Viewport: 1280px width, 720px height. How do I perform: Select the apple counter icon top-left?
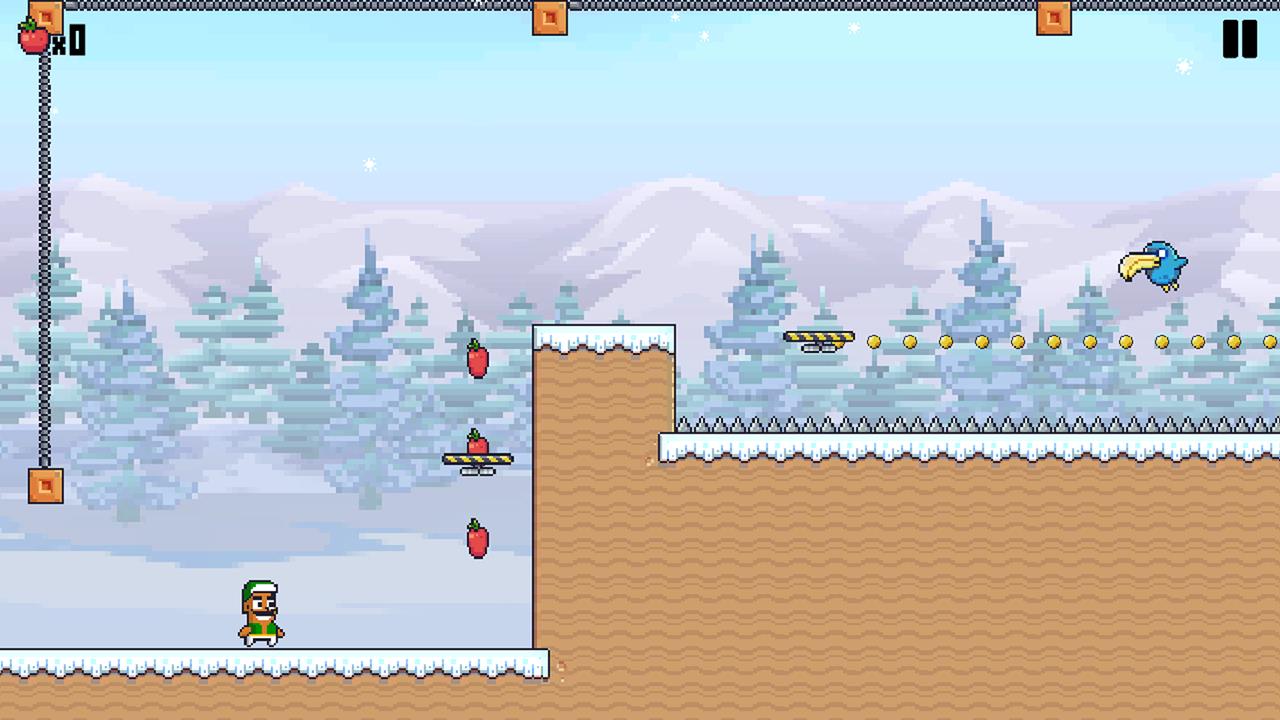(33, 38)
